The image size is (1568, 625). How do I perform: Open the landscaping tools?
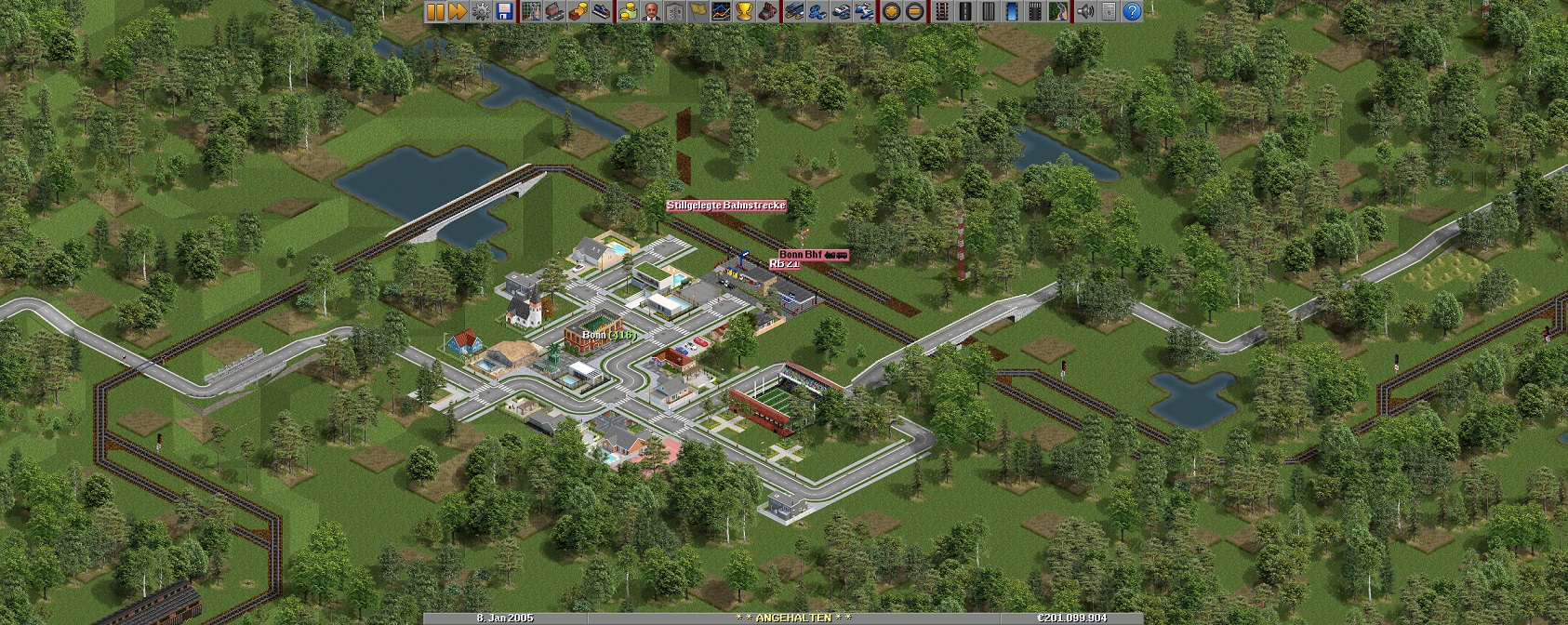coord(1057,11)
